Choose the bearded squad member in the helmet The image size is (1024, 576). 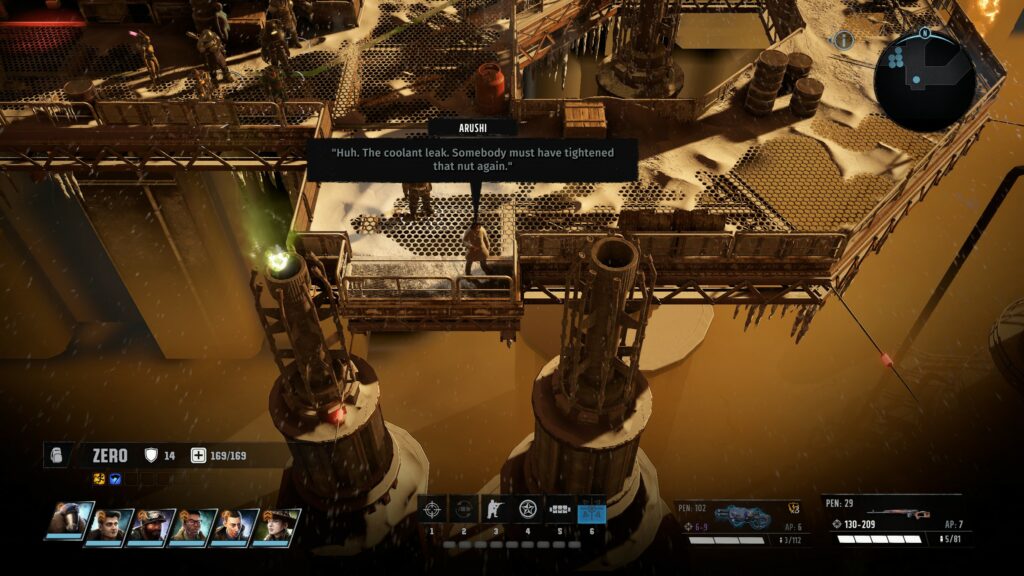[151, 526]
